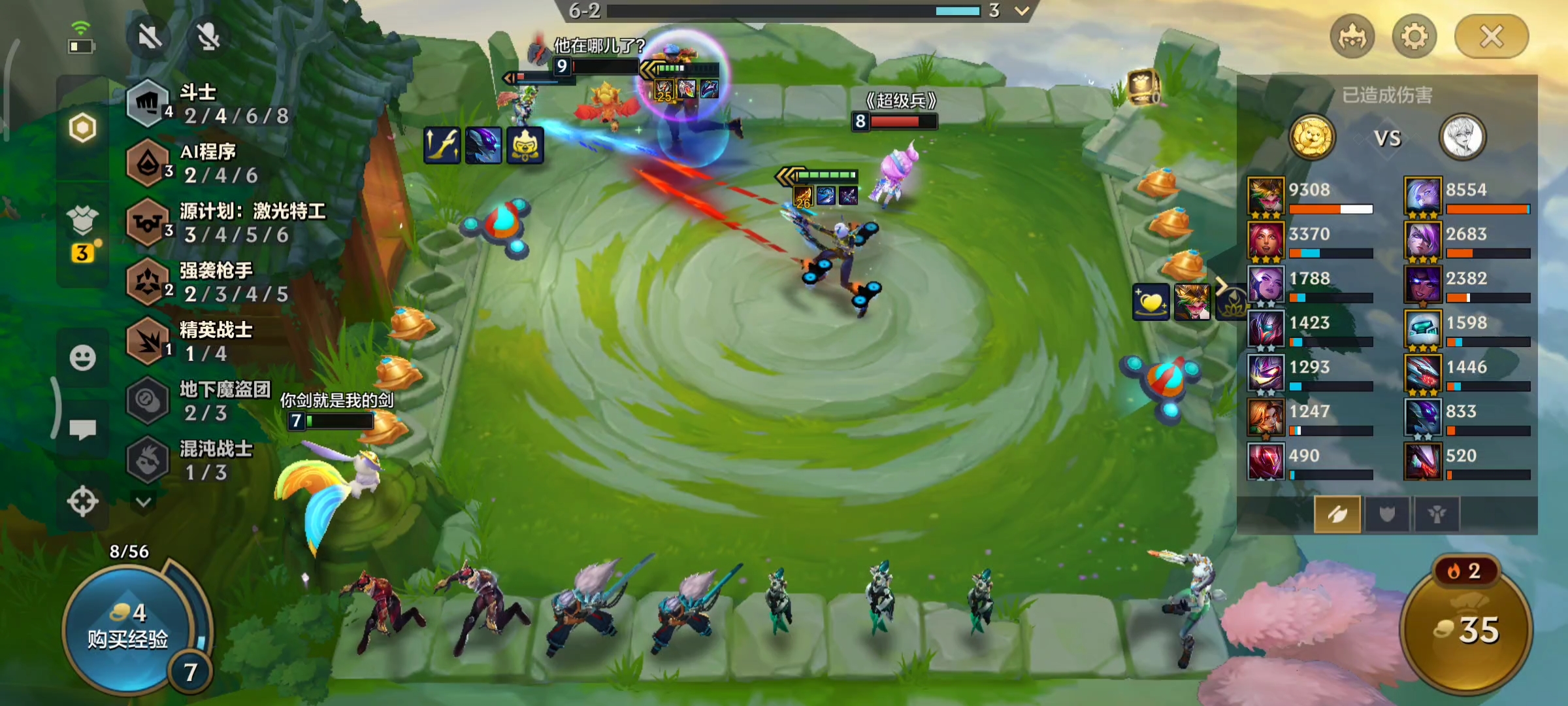The height and width of the screenshot is (706, 1568).
Task: Open the emote smiley face button
Action: 82,358
